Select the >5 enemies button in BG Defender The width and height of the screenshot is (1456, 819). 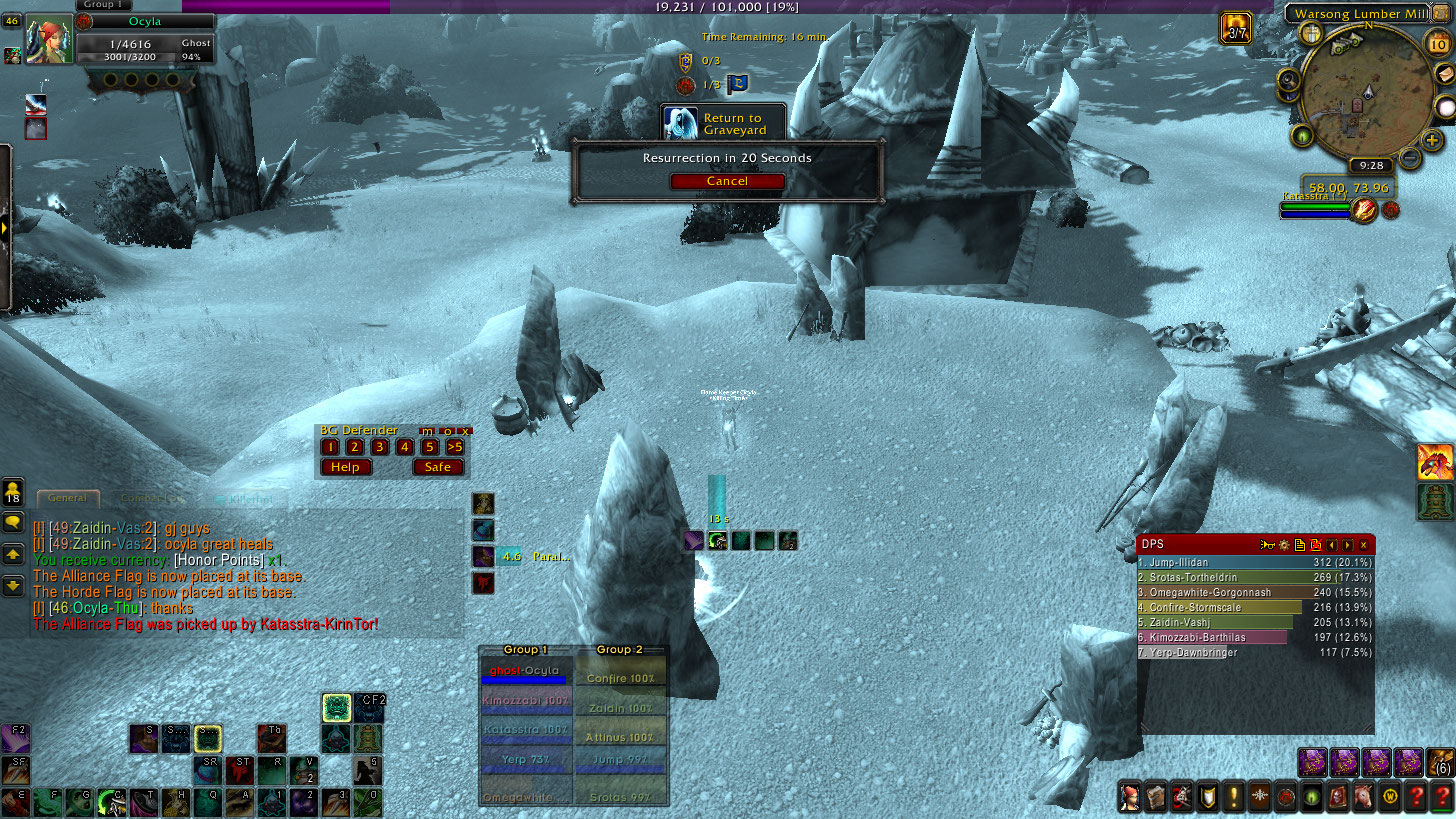455,447
